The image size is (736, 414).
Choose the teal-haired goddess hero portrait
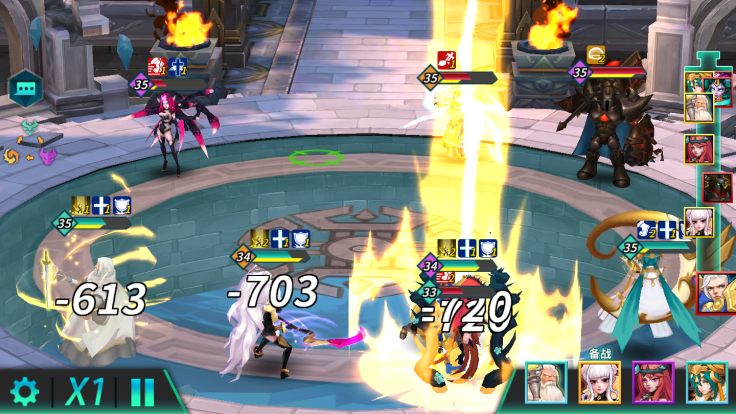coord(705,382)
